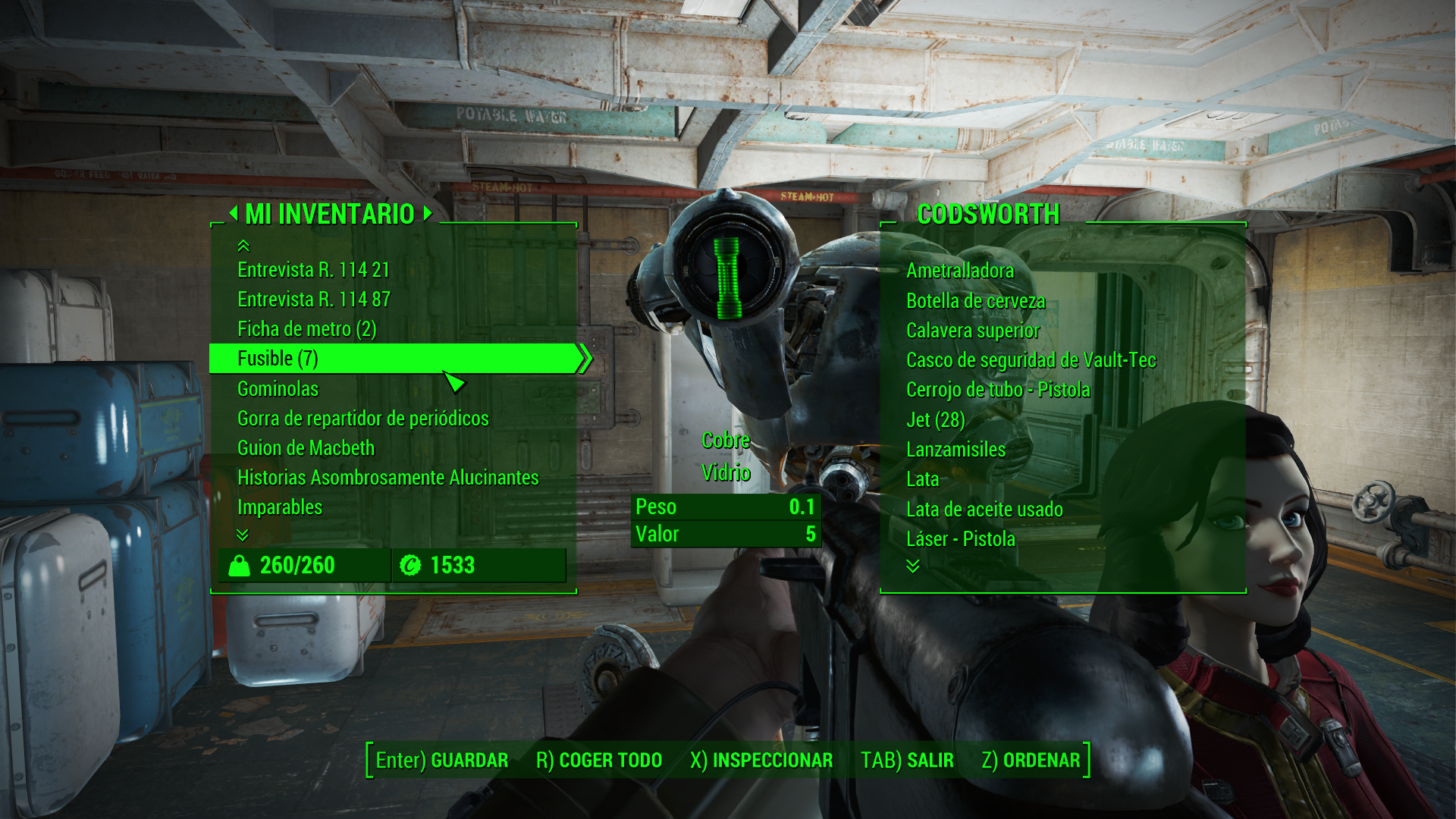The image size is (1456, 819).
Task: Switch inventory category with right arrow
Action: 428,214
